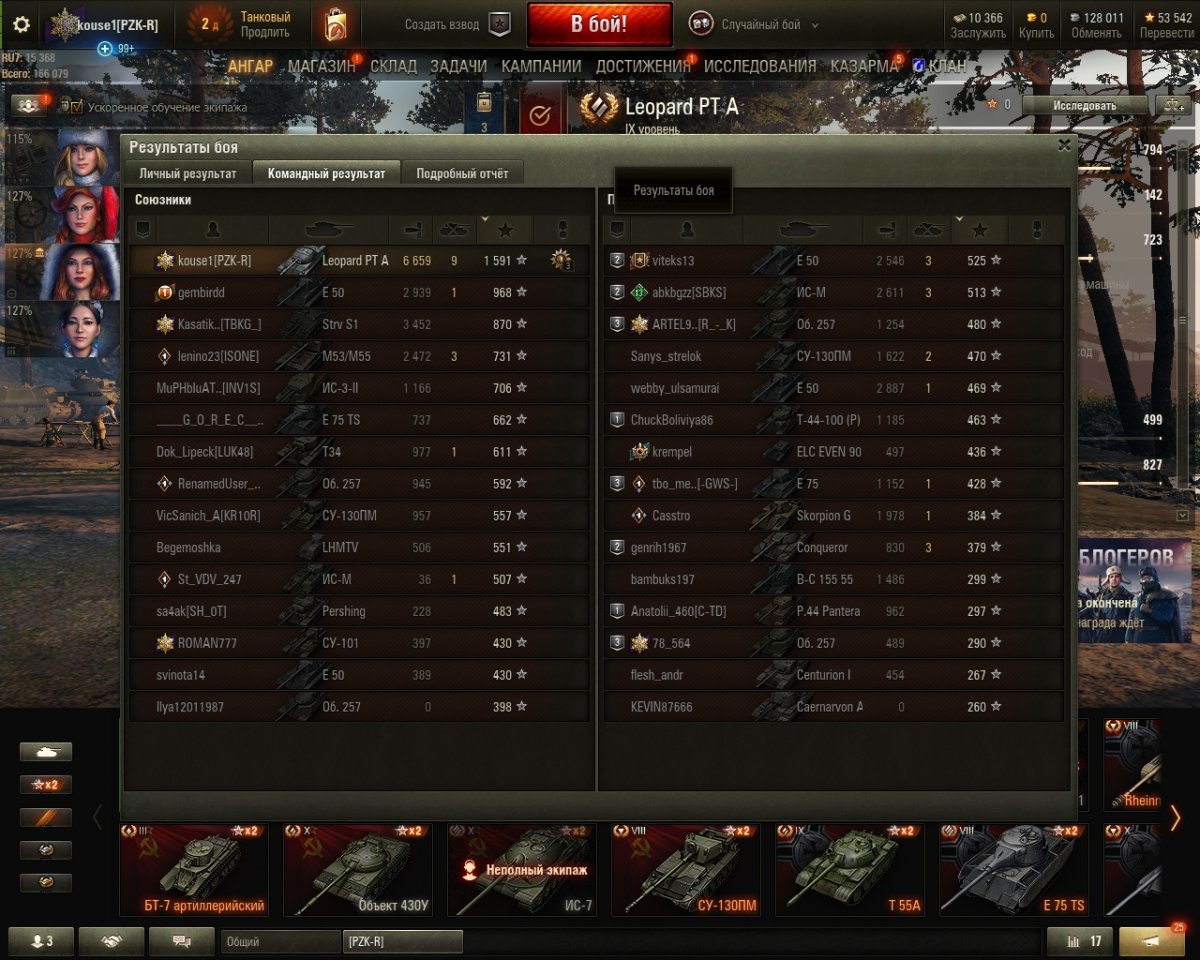Switch to Личный результат tab
The height and width of the screenshot is (960, 1200).
coord(188,173)
